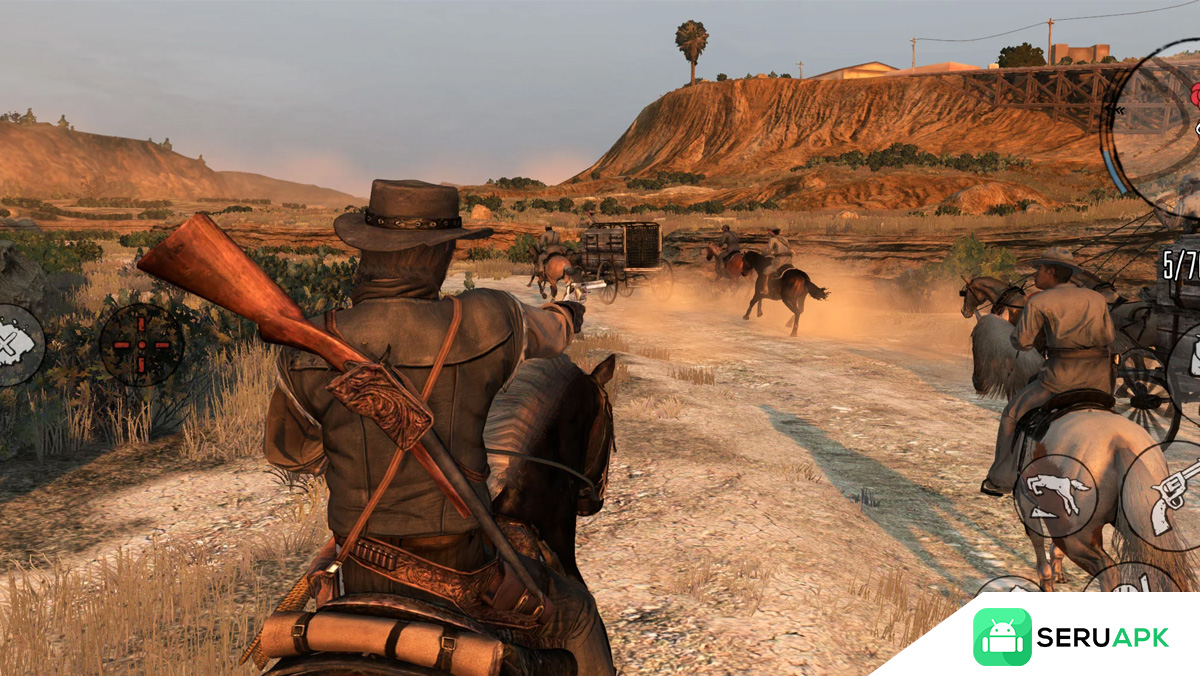Tap the white splatter X button
Screen dimensions: 1200x676
click(x=17, y=345)
